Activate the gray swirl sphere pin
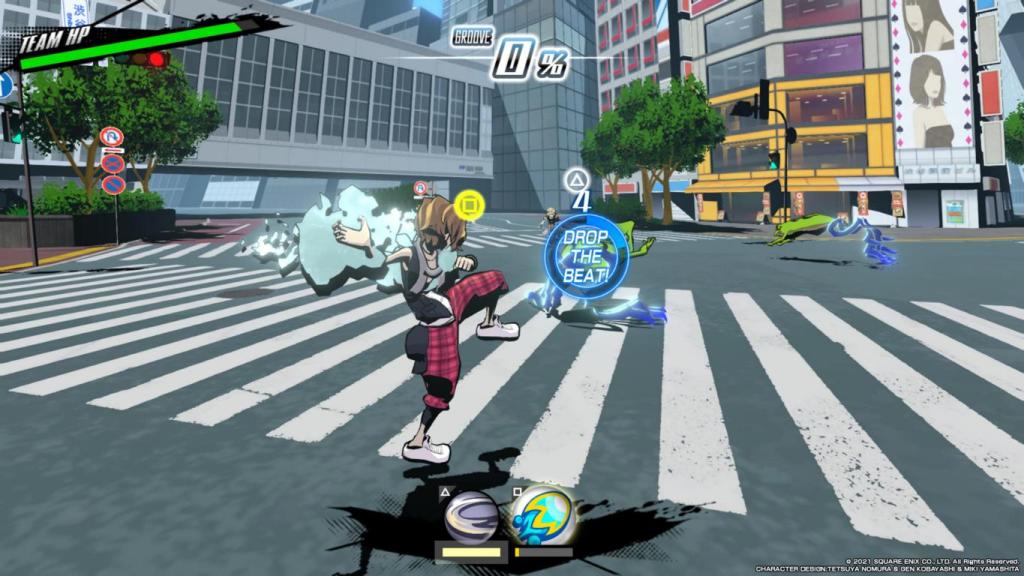 point(471,516)
